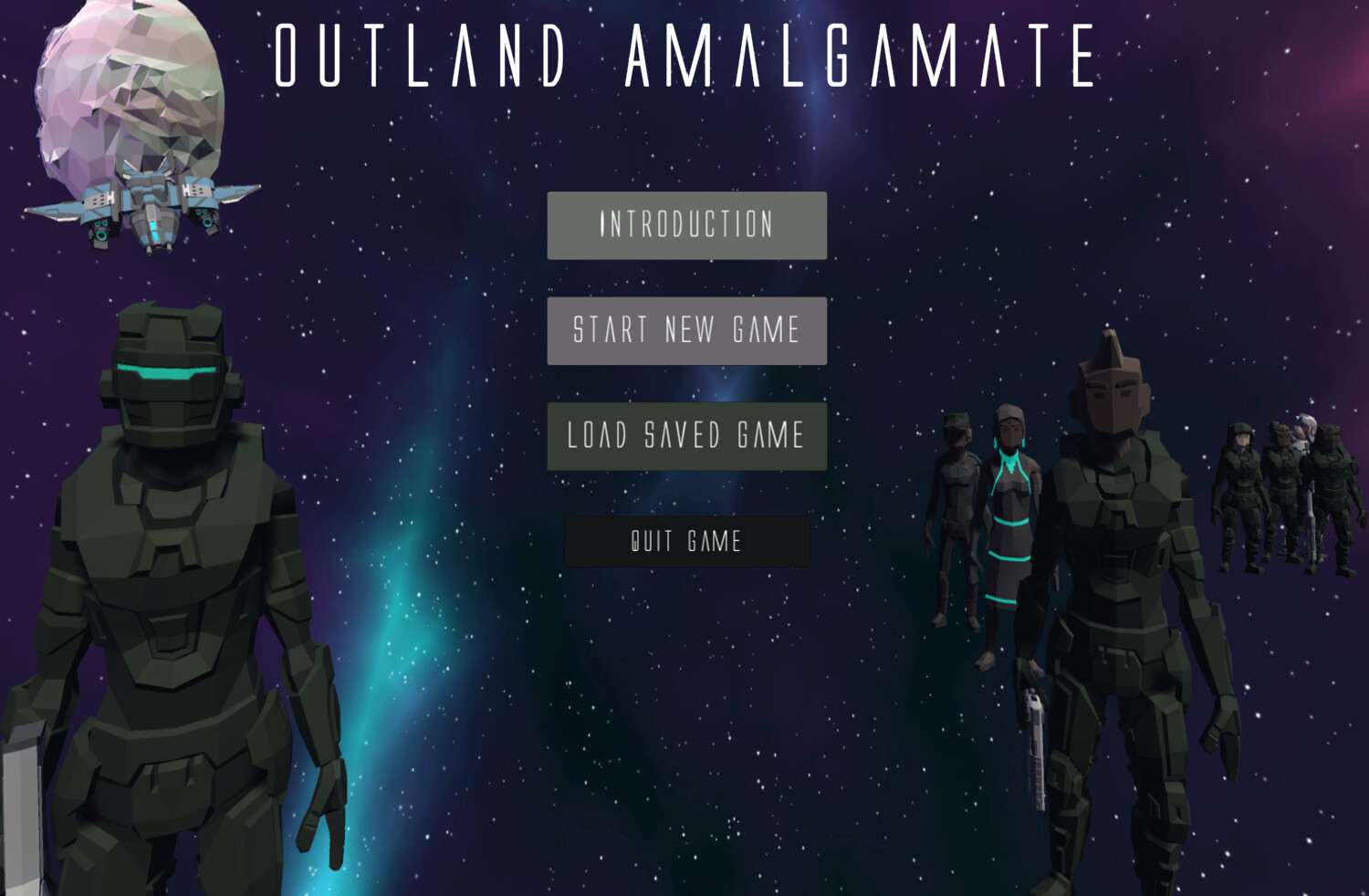Open Load Saved Game

685,436
